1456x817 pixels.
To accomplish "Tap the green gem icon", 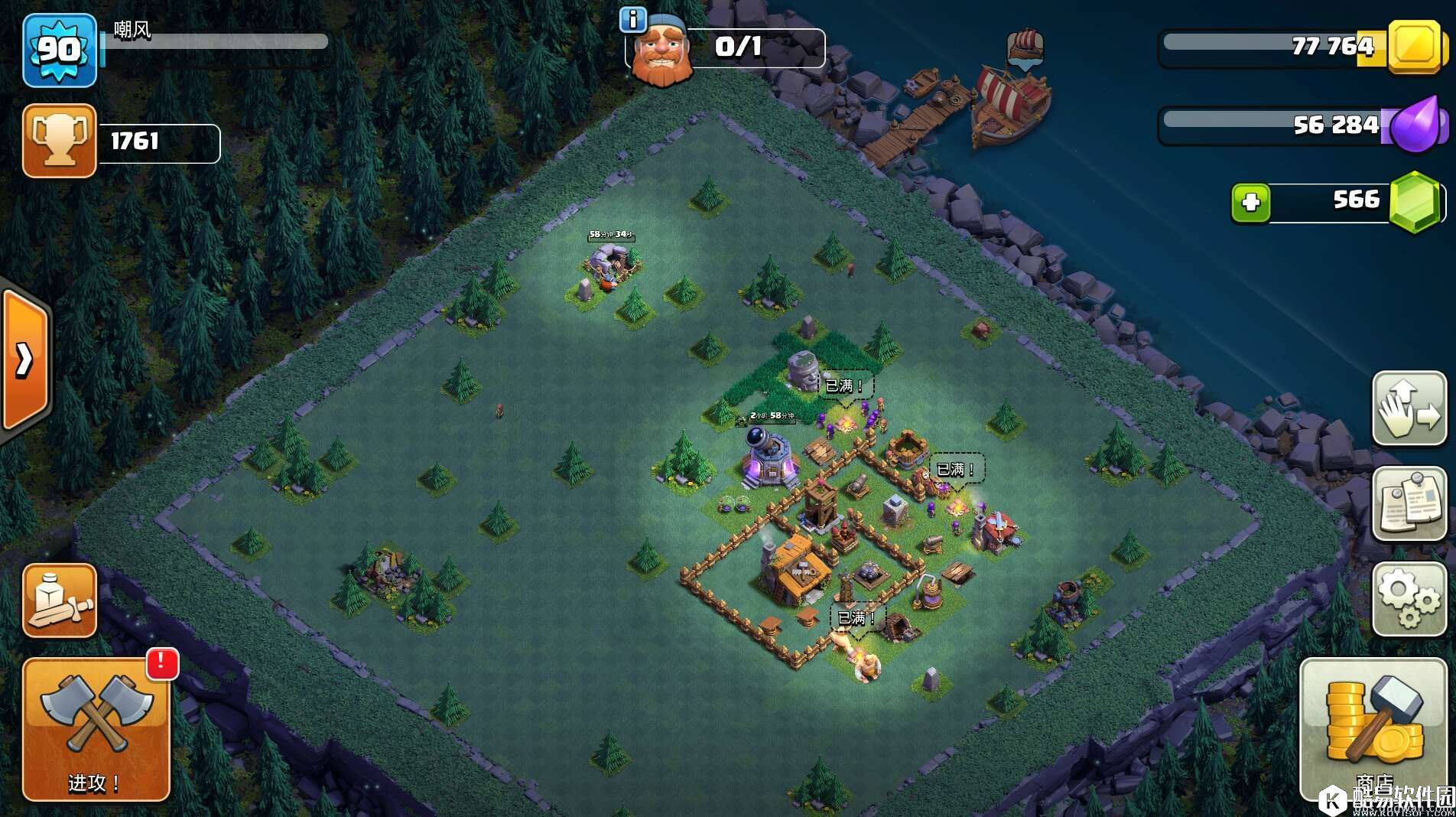I will point(1415,202).
